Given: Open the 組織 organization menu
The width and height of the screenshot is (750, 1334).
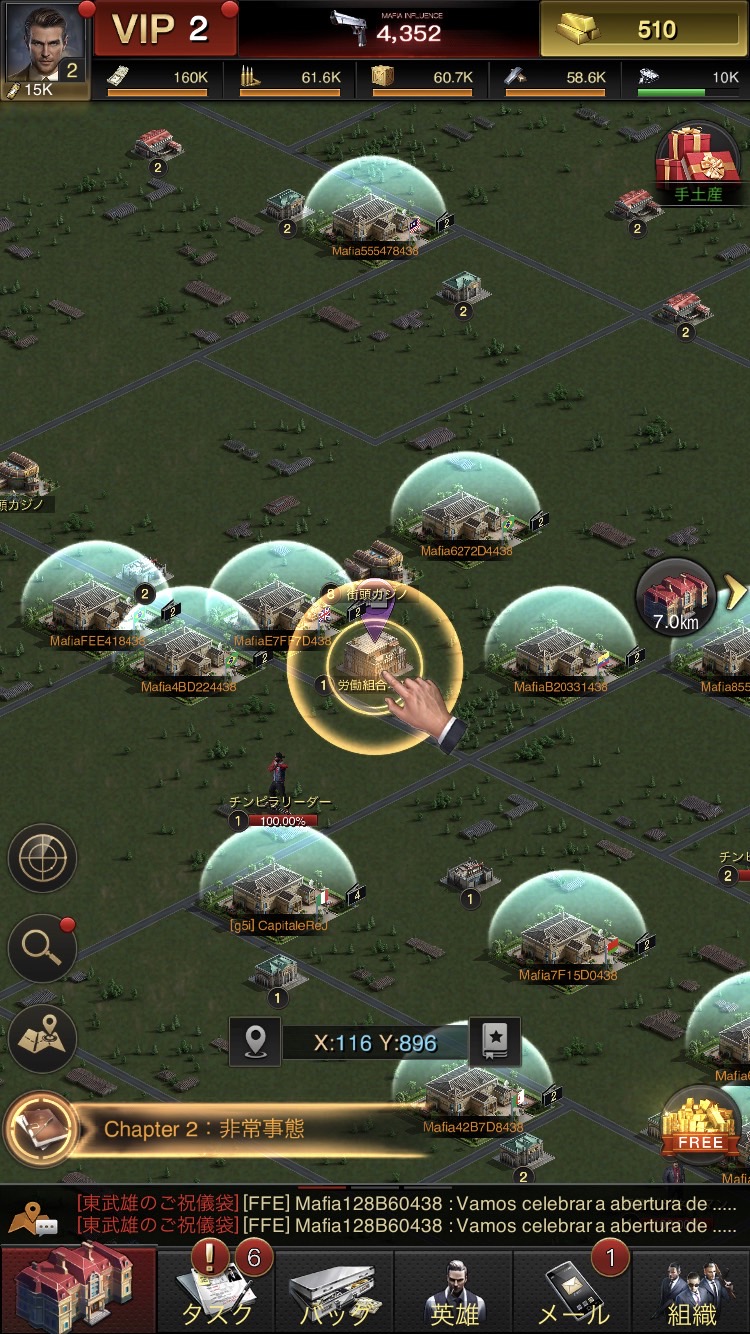Looking at the screenshot, I should coord(692,1291).
